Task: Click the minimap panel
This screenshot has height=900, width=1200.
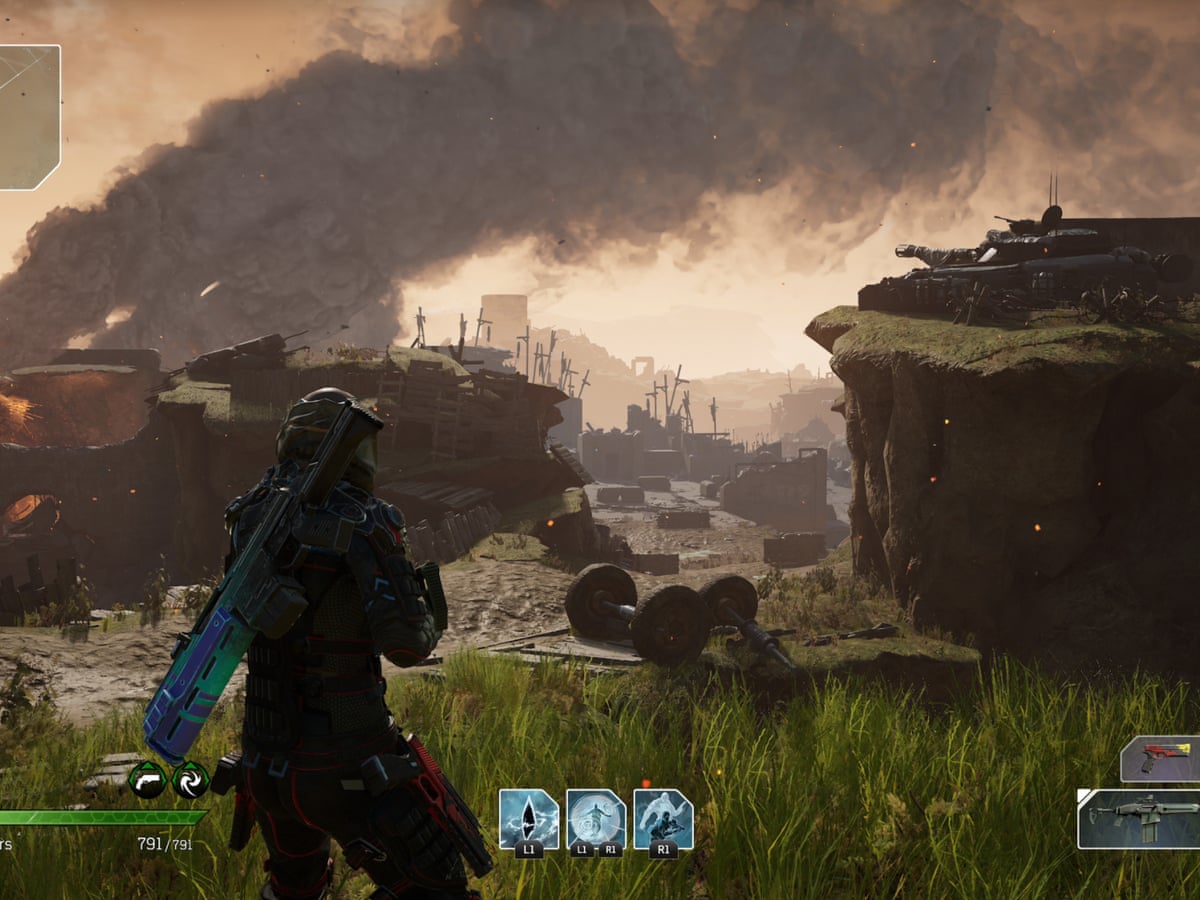Action: [29, 117]
